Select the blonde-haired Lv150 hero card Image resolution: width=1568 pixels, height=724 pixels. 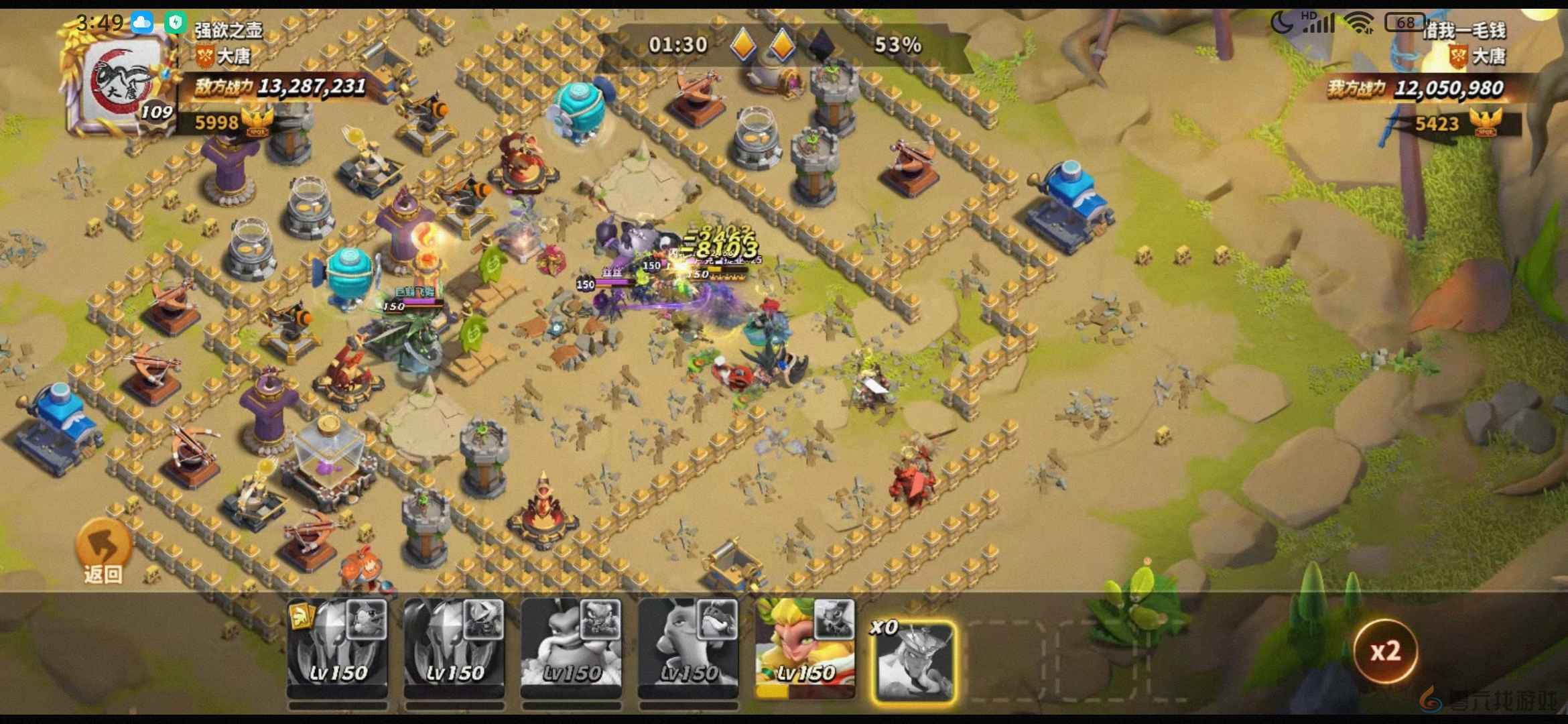tap(805, 649)
